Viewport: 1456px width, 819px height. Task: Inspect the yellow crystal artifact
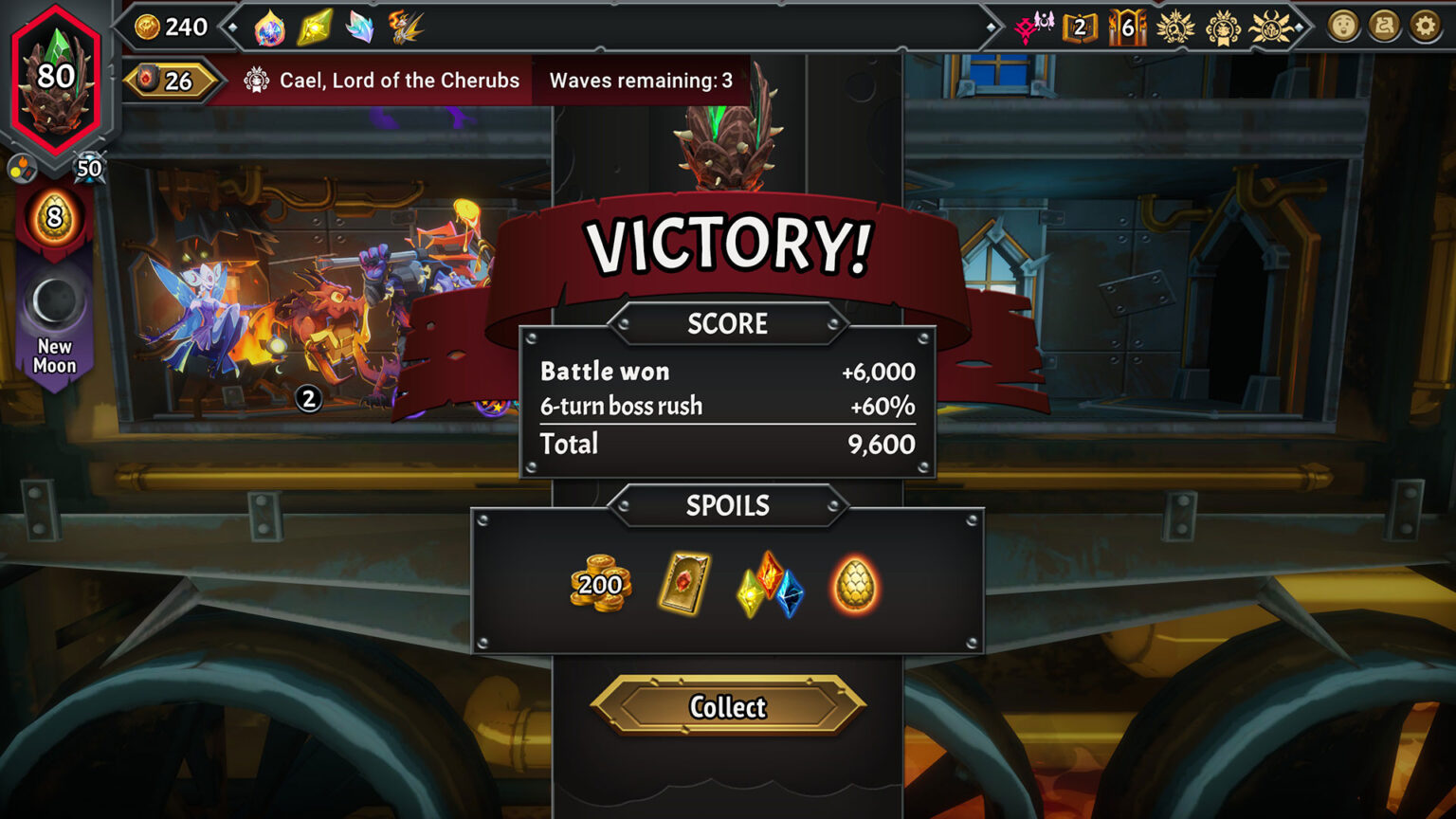pyautogui.click(x=315, y=27)
